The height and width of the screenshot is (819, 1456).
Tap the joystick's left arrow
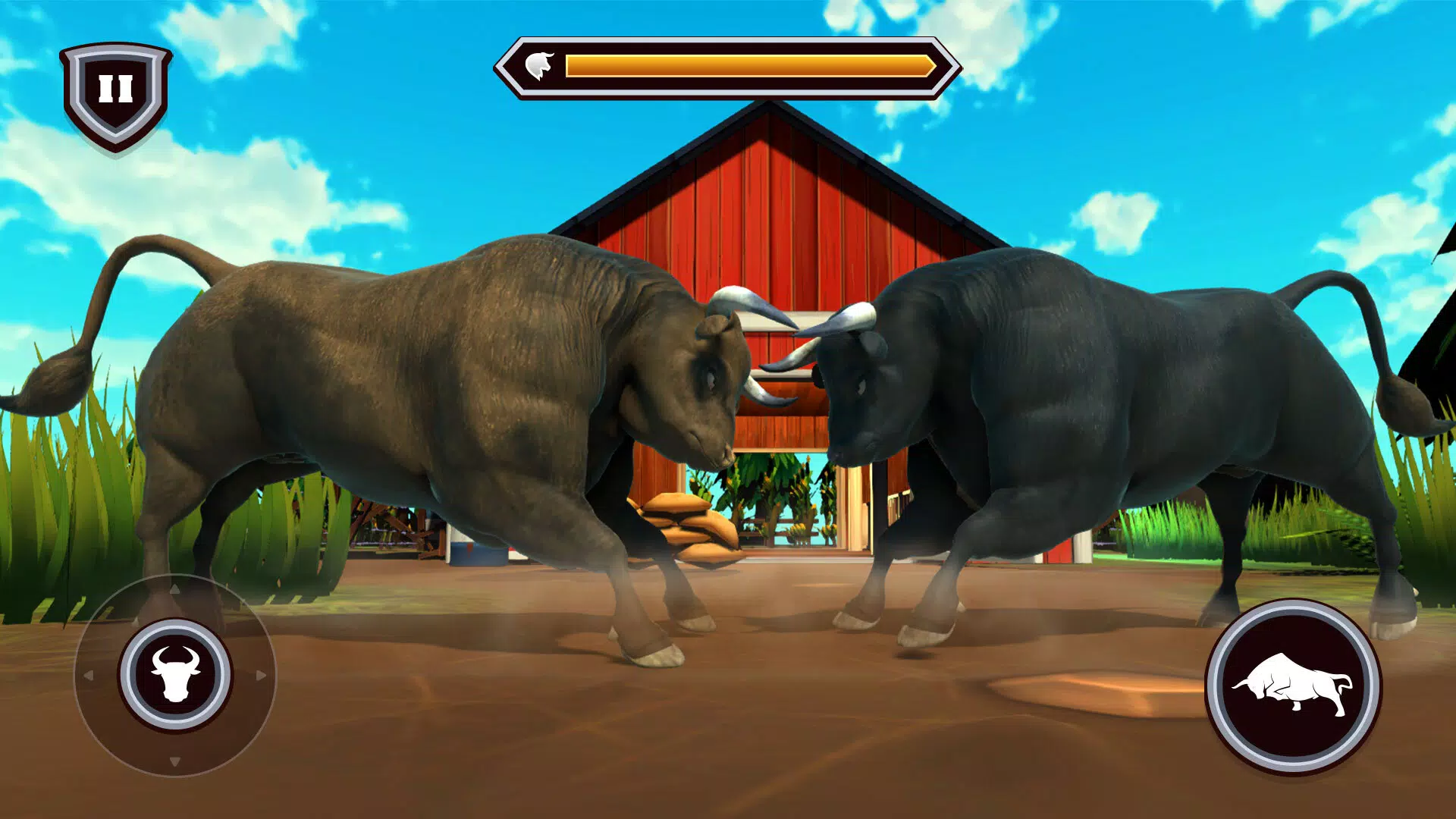(x=88, y=675)
